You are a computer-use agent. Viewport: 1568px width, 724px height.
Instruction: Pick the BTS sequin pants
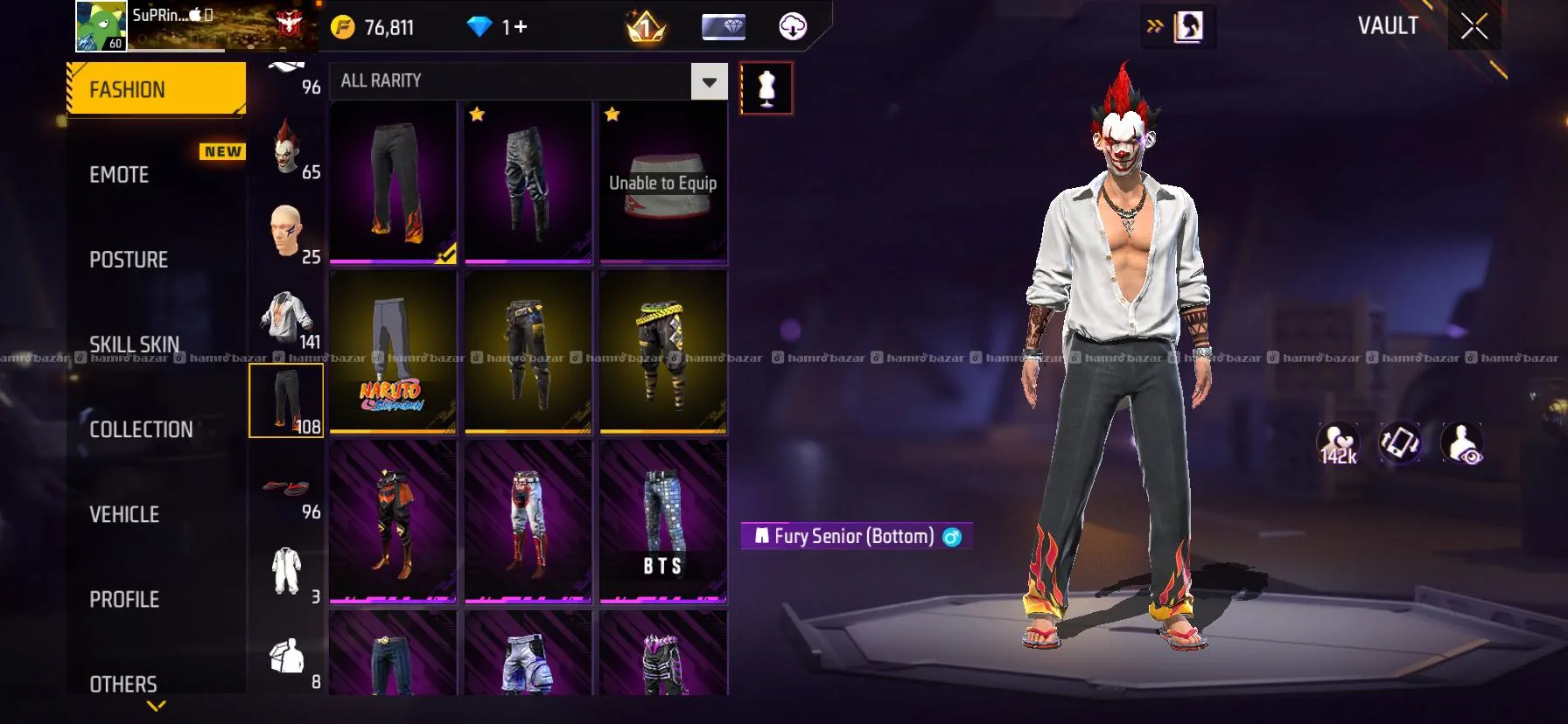(x=663, y=522)
